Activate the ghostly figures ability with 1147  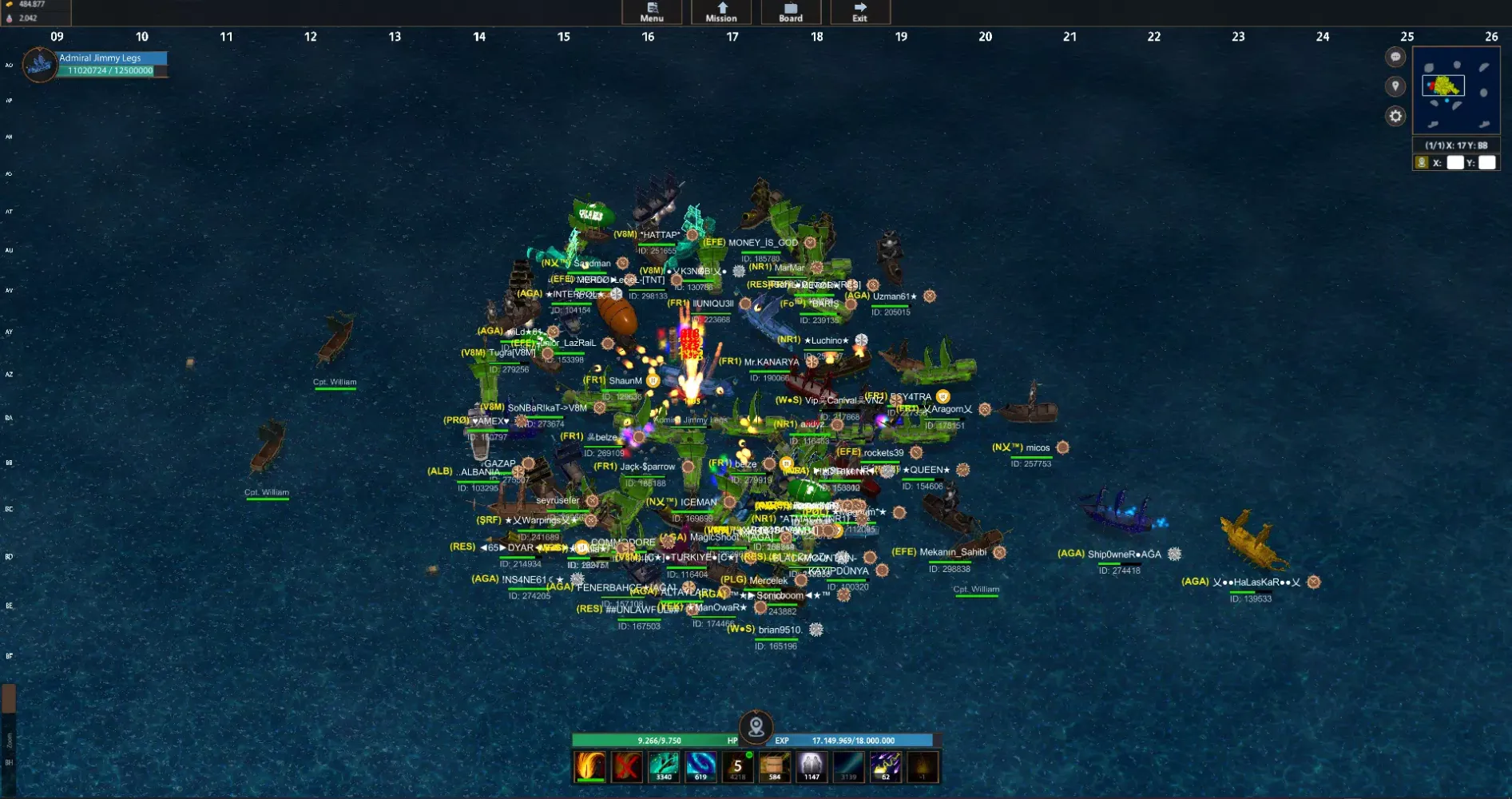(812, 767)
